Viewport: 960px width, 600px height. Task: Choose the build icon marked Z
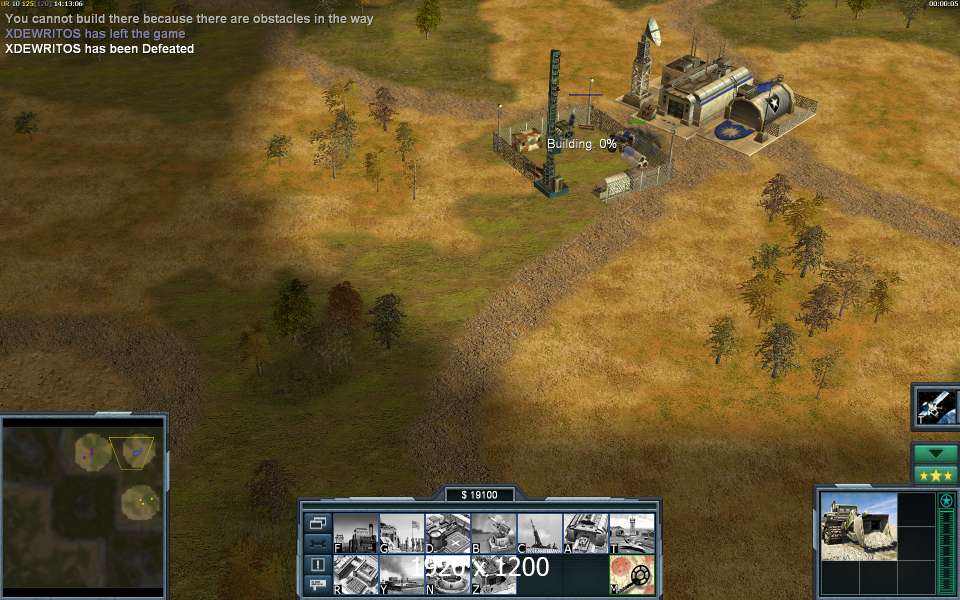click(493, 575)
